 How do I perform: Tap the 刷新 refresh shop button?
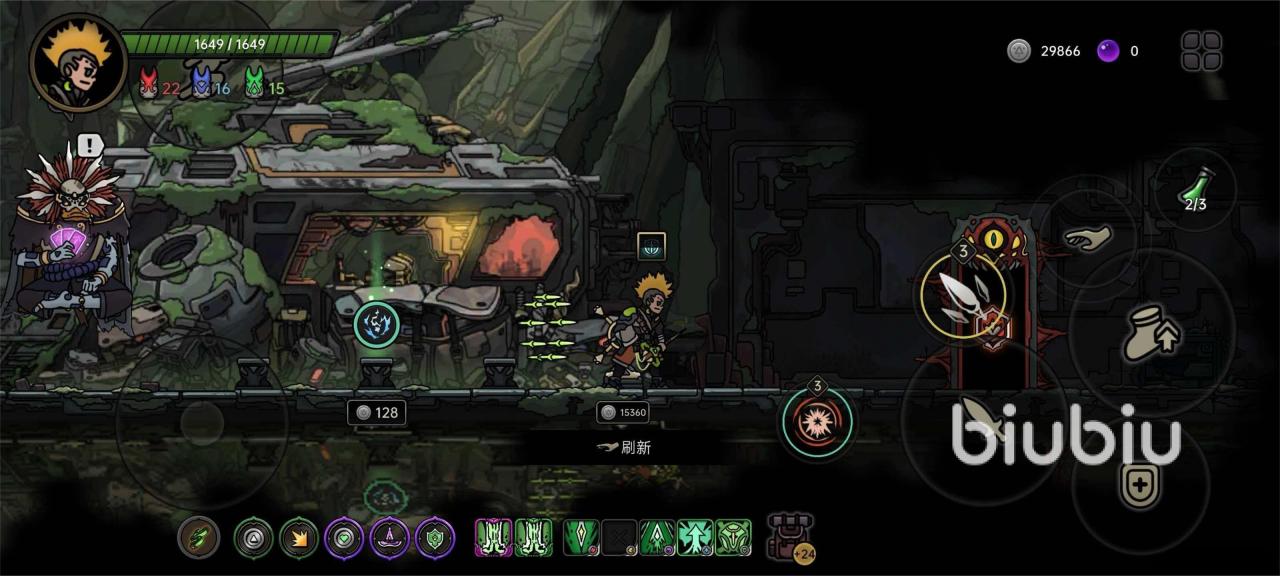(x=624, y=447)
